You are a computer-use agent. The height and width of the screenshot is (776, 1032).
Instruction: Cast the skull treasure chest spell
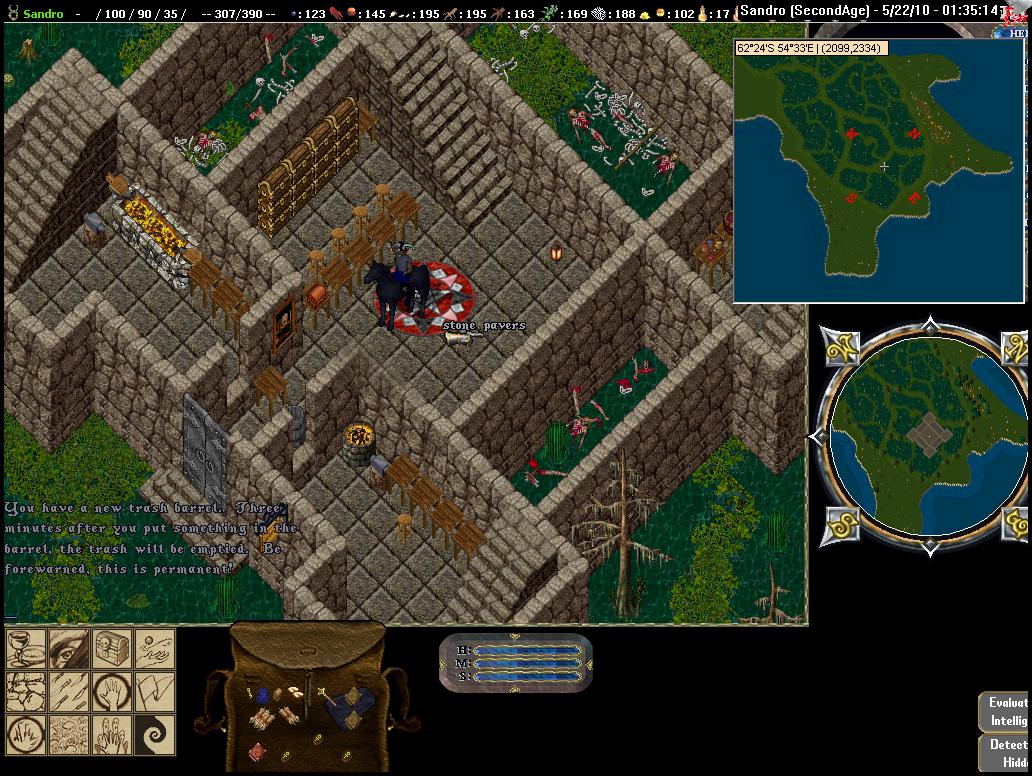pyautogui.click(x=112, y=649)
